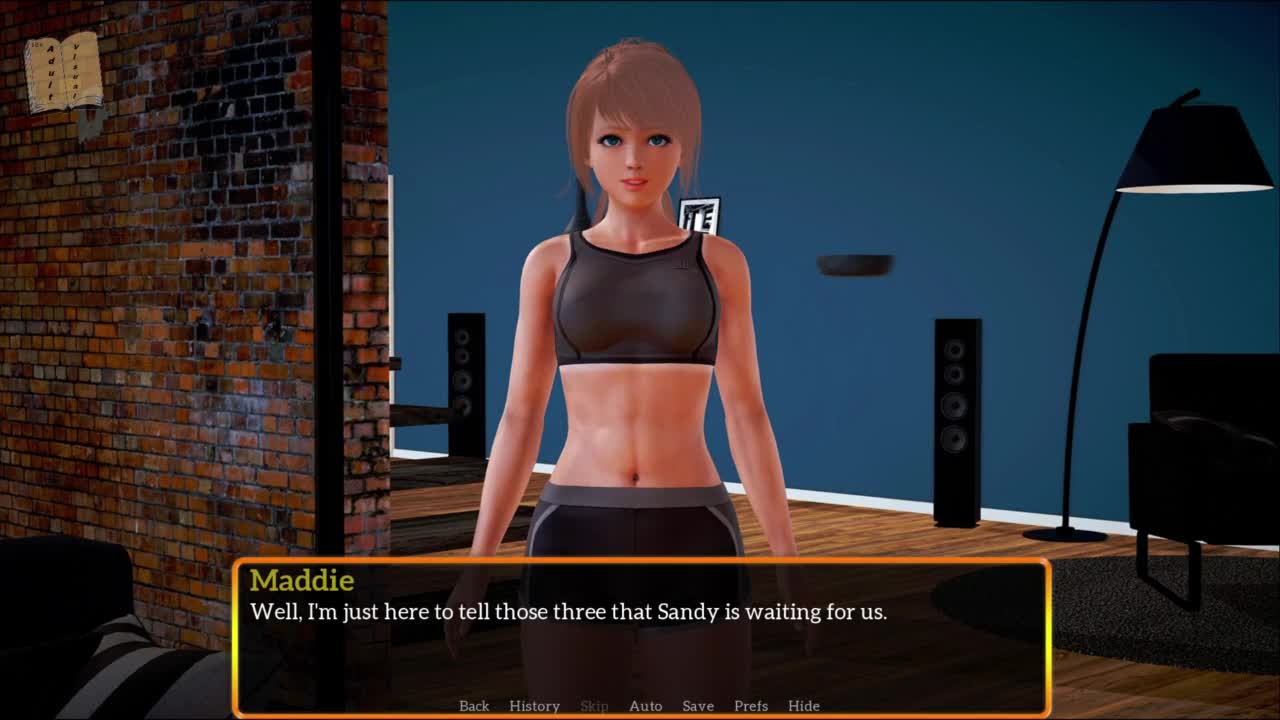Enable Auto advance for dialogue
Viewport: 1280px width, 720px height.
click(x=645, y=706)
